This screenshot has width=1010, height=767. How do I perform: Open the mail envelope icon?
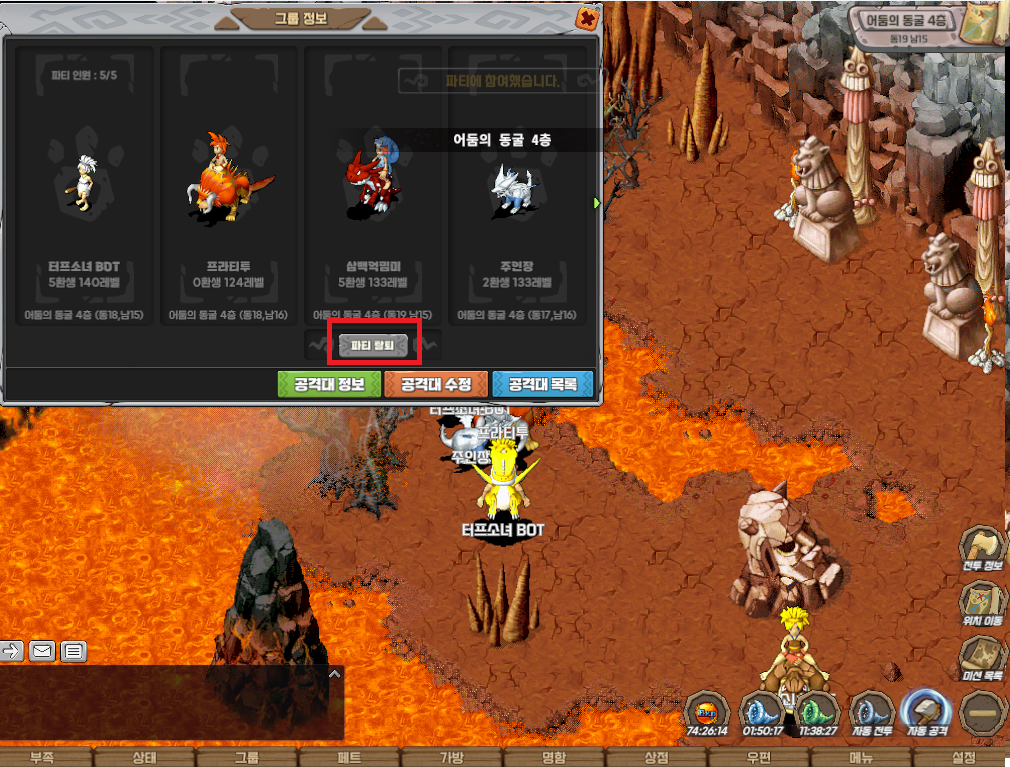pos(42,651)
